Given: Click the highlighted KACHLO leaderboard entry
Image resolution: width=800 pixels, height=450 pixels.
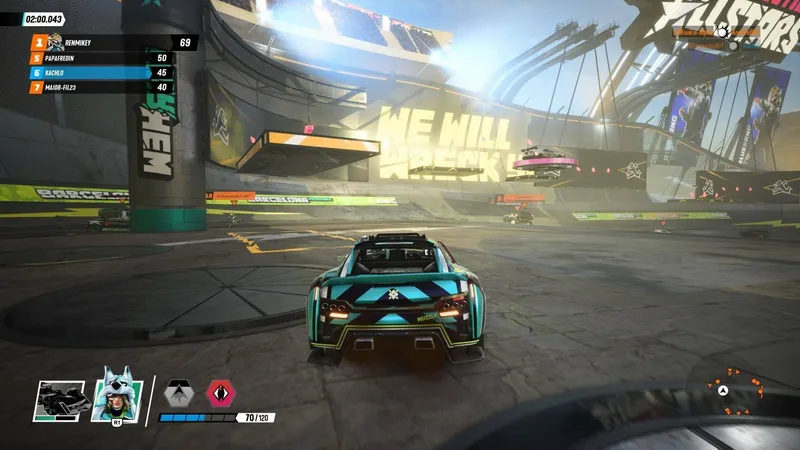Looking at the screenshot, I should [102, 73].
